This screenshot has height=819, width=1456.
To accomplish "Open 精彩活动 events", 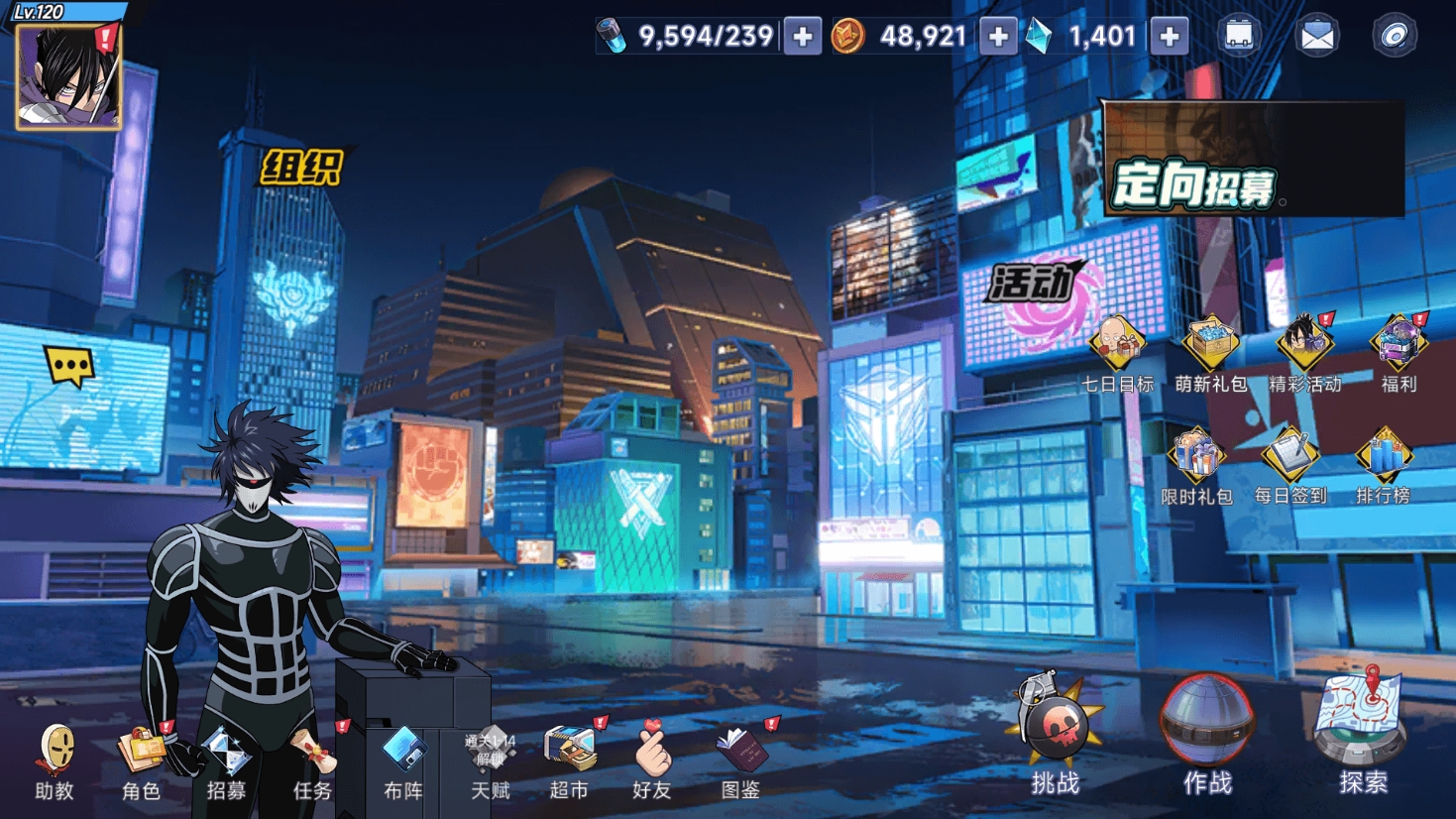I will click(1304, 351).
